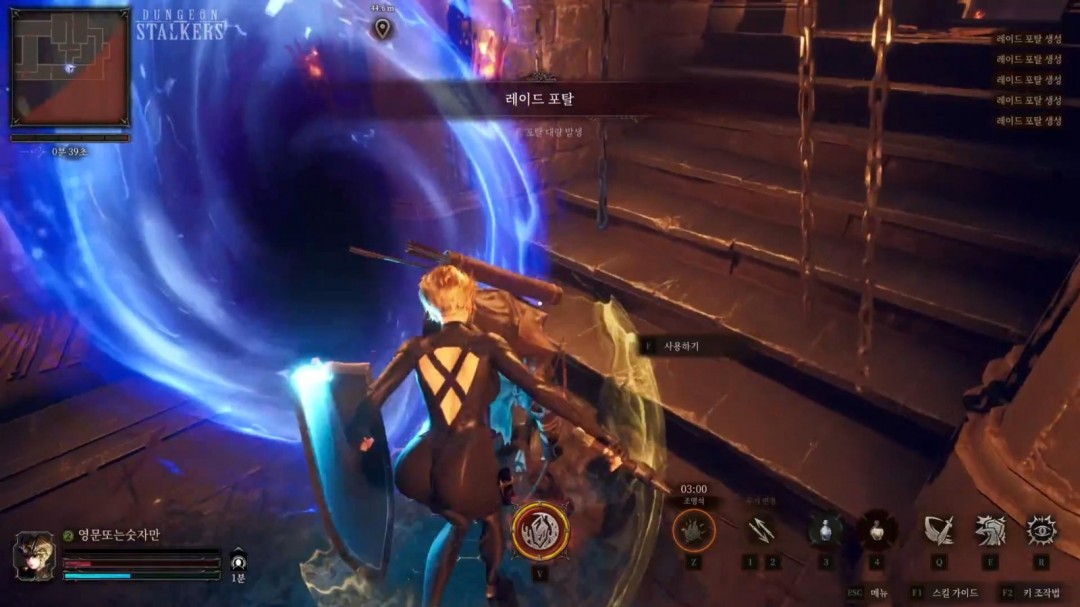Activate the red circular ultimate skill
This screenshot has height=607, width=1080.
point(541,531)
